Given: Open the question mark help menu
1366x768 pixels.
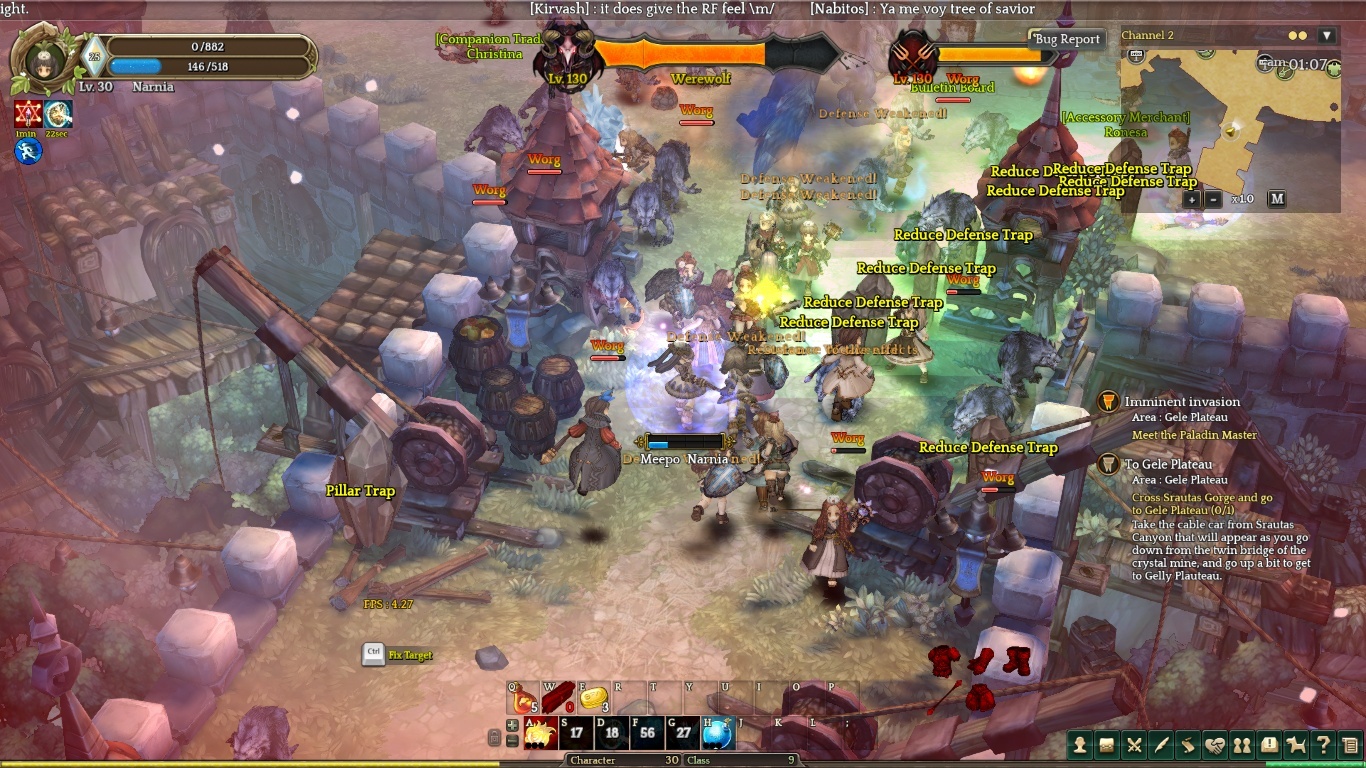Looking at the screenshot, I should pyautogui.click(x=1323, y=744).
